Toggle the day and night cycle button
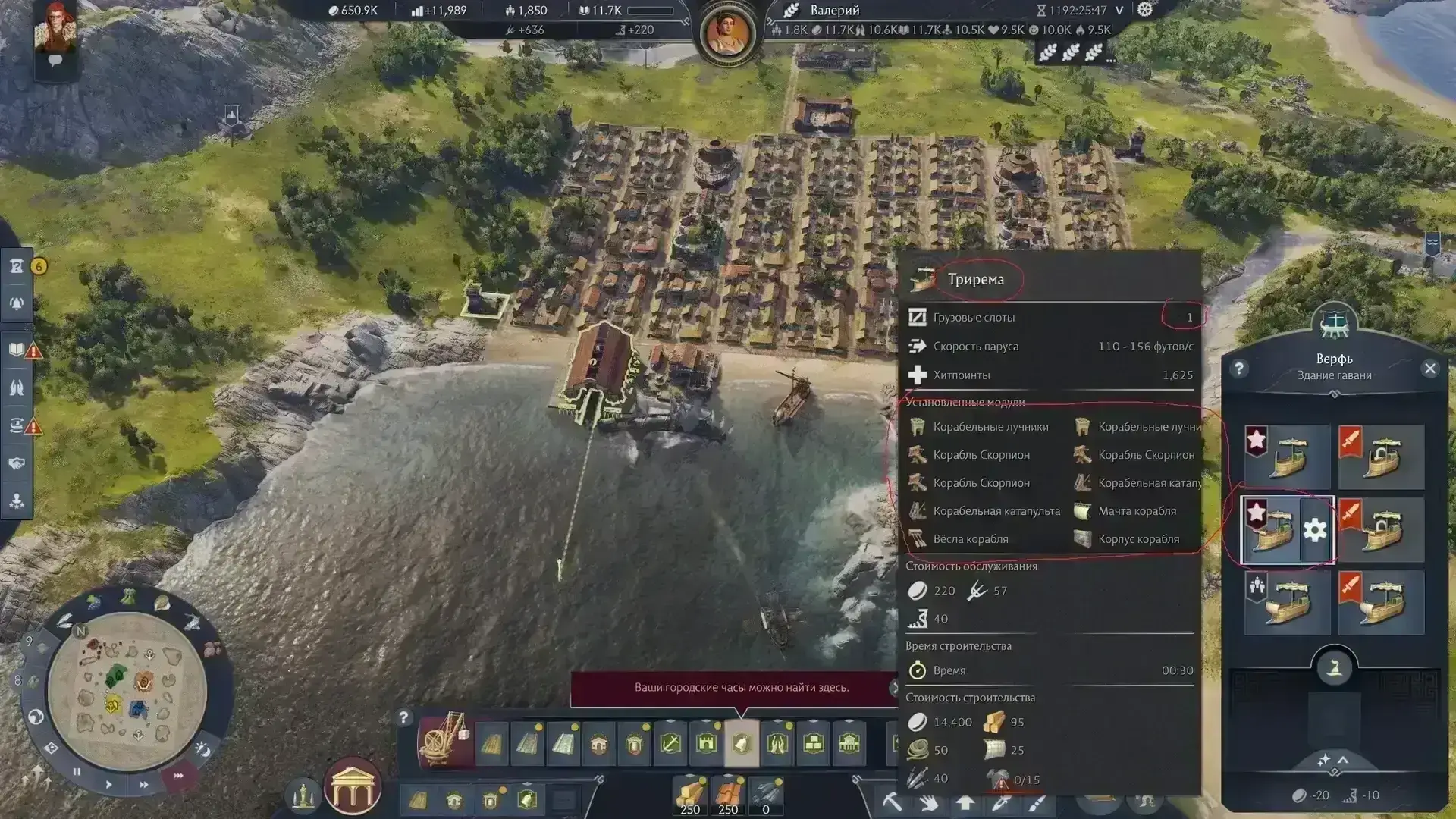This screenshot has height=819, width=1456. [x=202, y=749]
